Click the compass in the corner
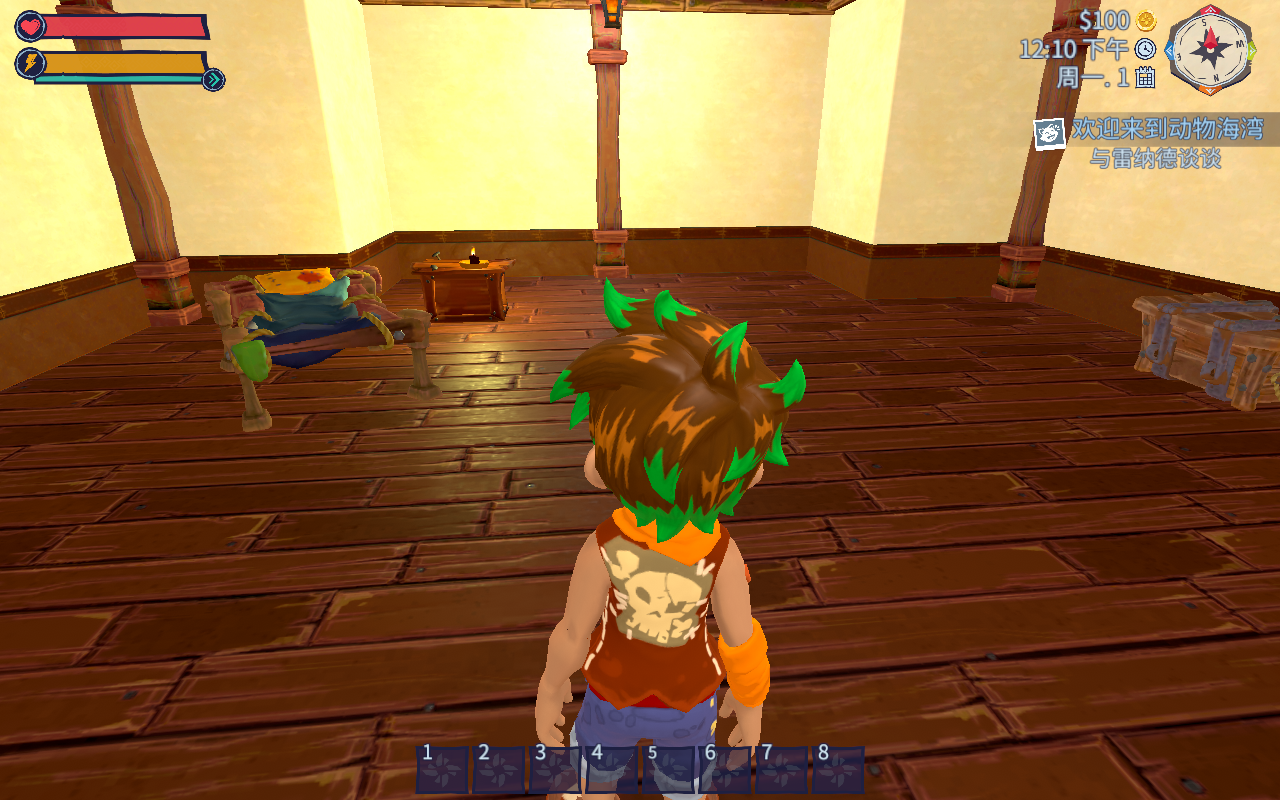 pyautogui.click(x=1211, y=48)
